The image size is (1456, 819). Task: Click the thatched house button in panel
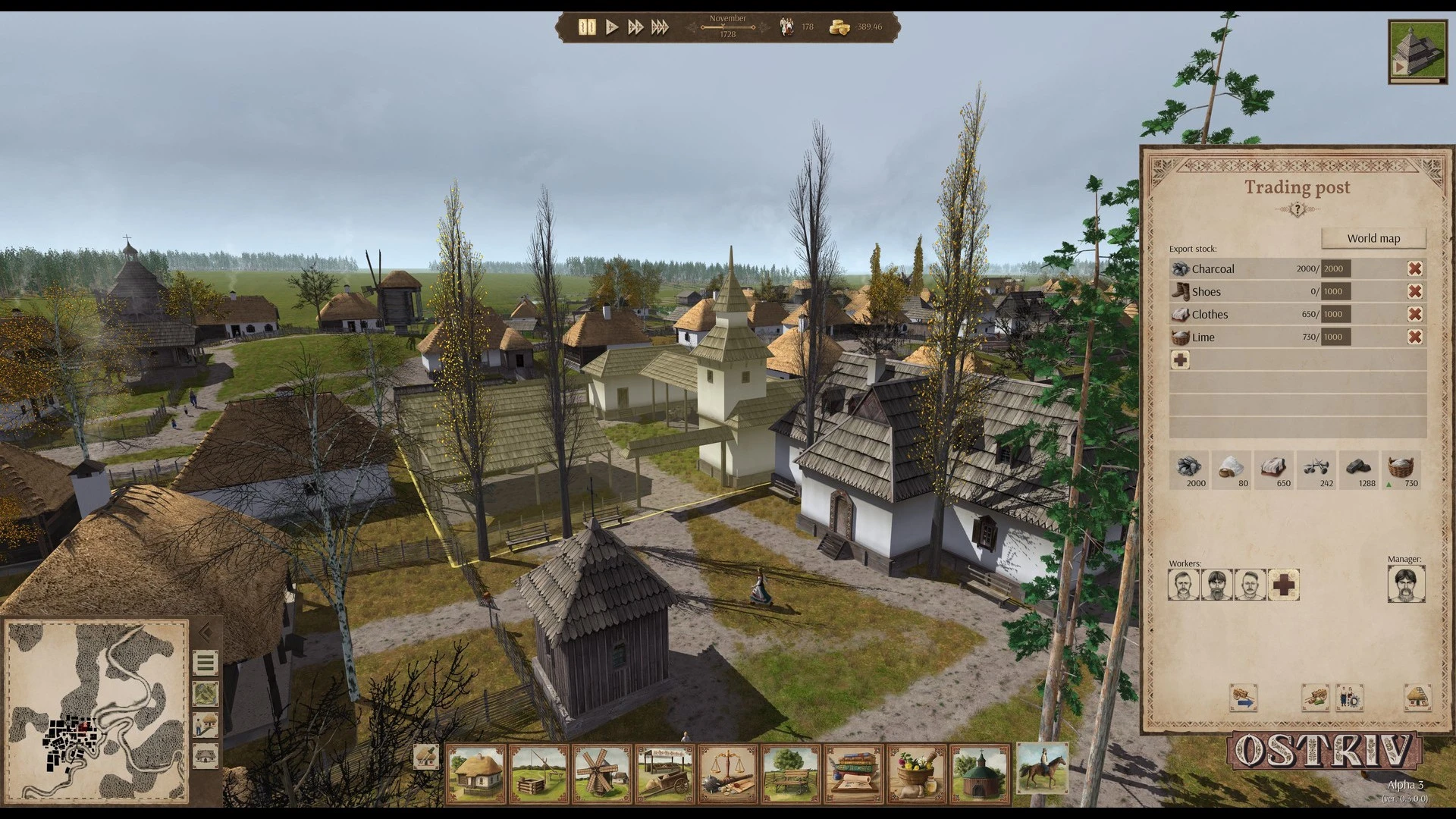click(1417, 698)
